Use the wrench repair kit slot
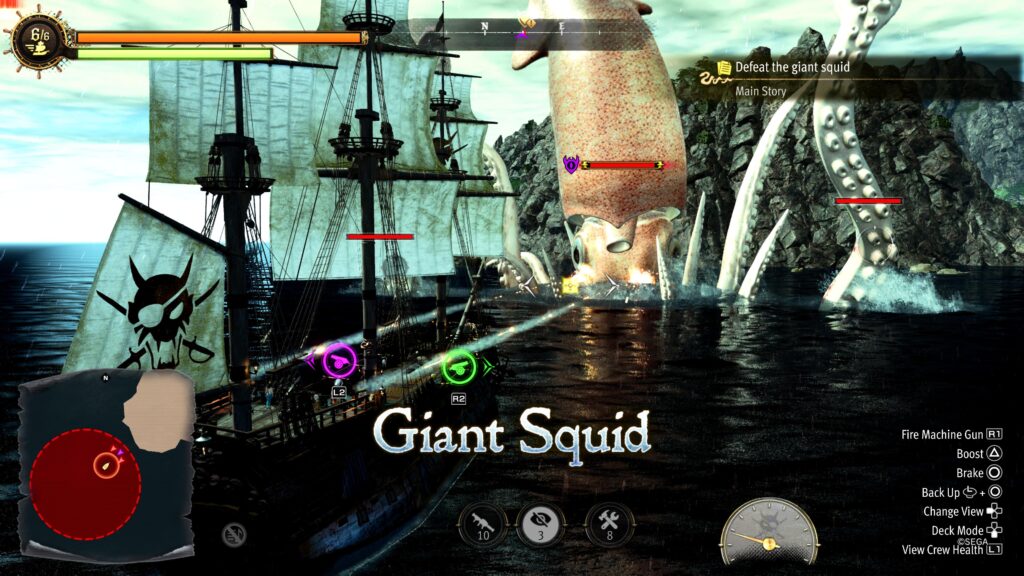The width and height of the screenshot is (1024, 576). pos(608,524)
